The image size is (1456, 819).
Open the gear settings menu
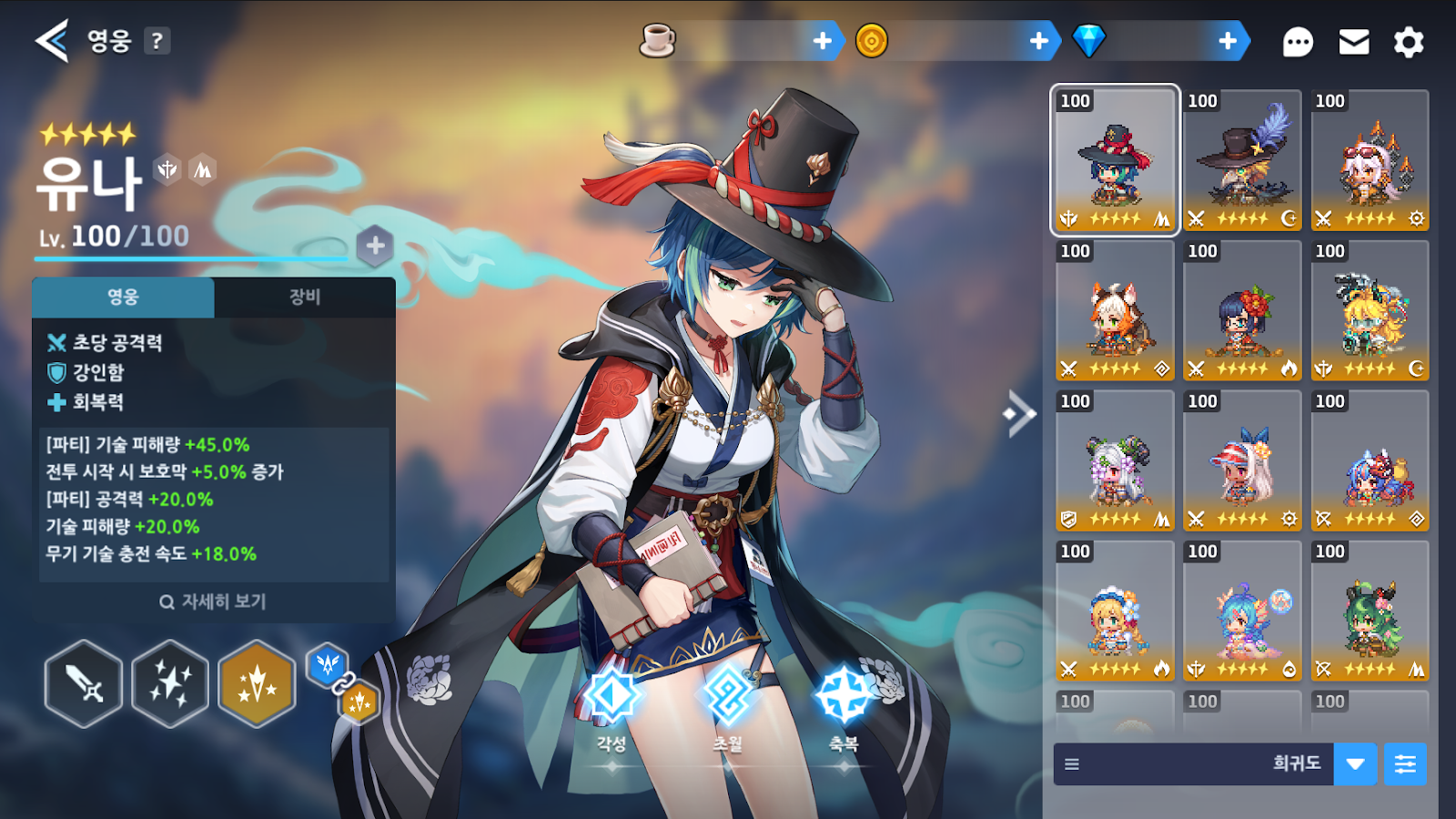[1409, 42]
